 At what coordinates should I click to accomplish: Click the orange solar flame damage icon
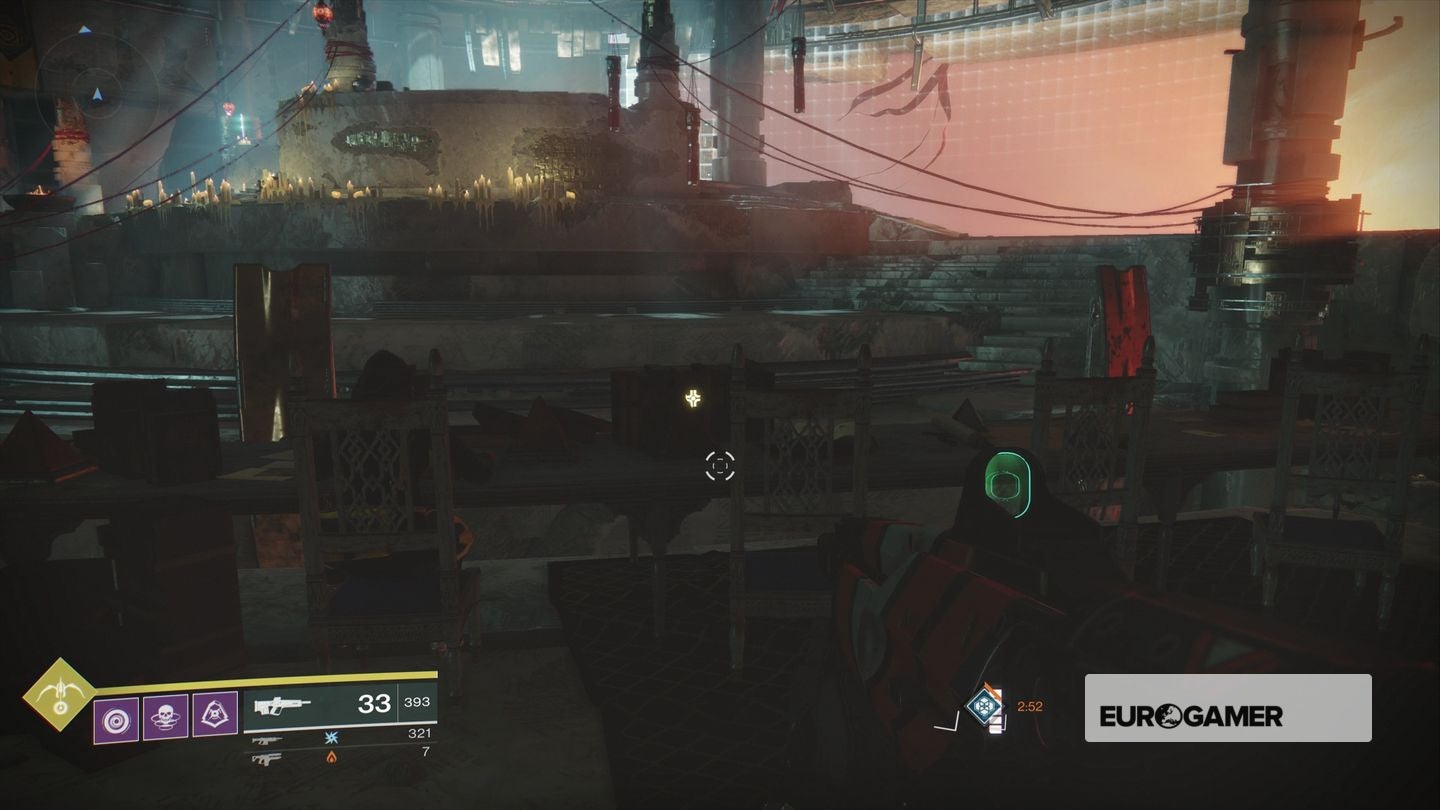331,759
